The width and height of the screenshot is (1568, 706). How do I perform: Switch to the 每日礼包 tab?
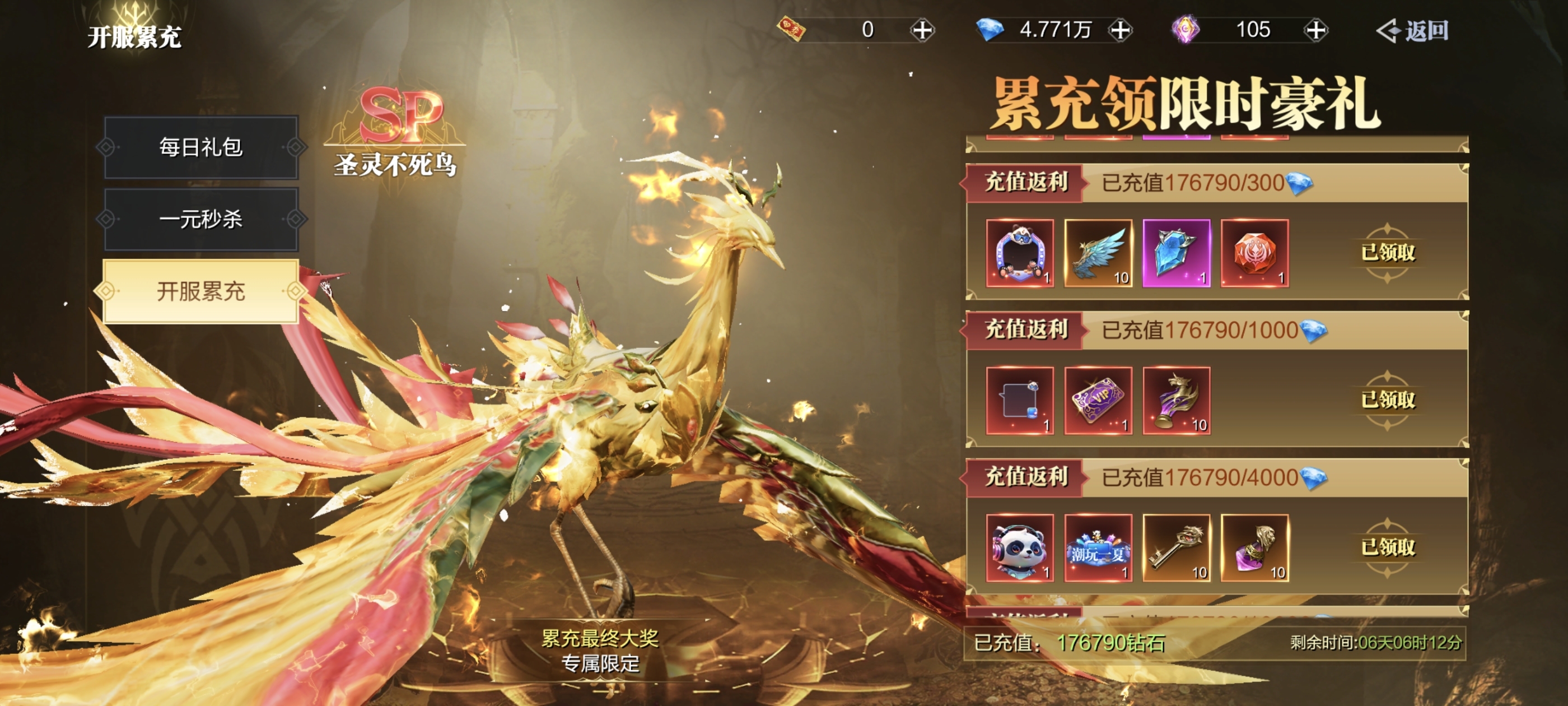point(201,147)
